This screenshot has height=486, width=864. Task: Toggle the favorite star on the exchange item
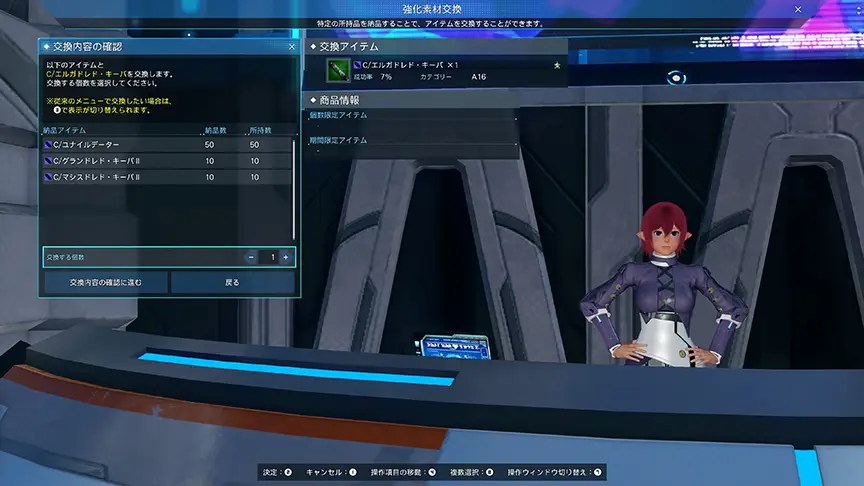pyautogui.click(x=558, y=64)
